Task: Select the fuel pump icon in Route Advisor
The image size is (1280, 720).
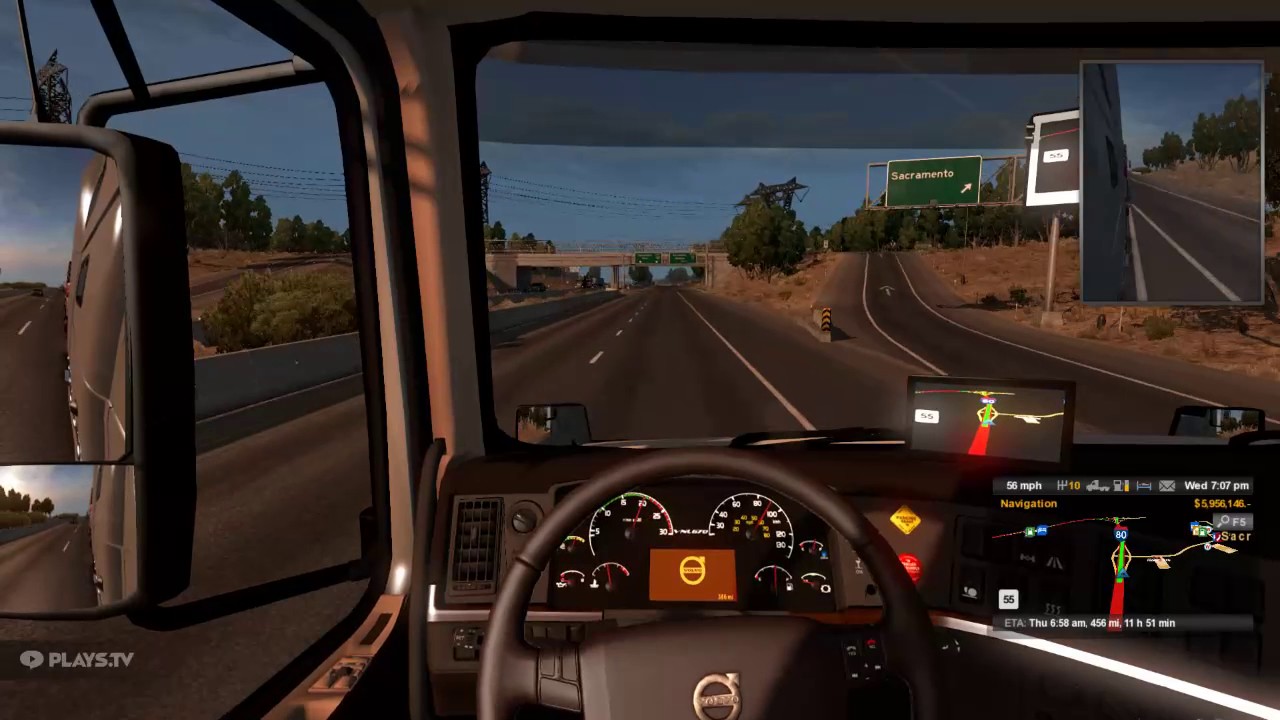Action: click(x=1121, y=485)
